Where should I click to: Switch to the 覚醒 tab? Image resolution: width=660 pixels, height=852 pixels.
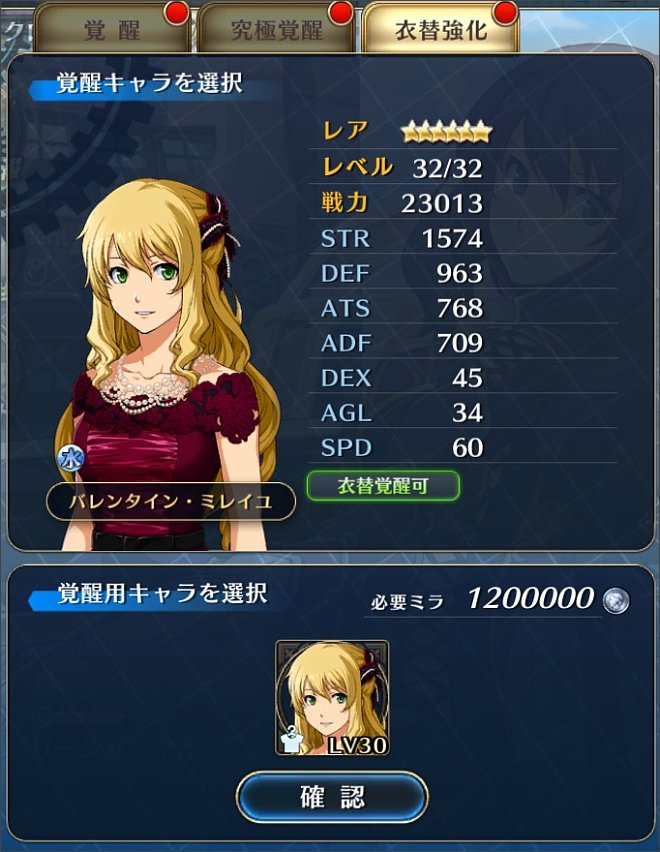(112, 29)
